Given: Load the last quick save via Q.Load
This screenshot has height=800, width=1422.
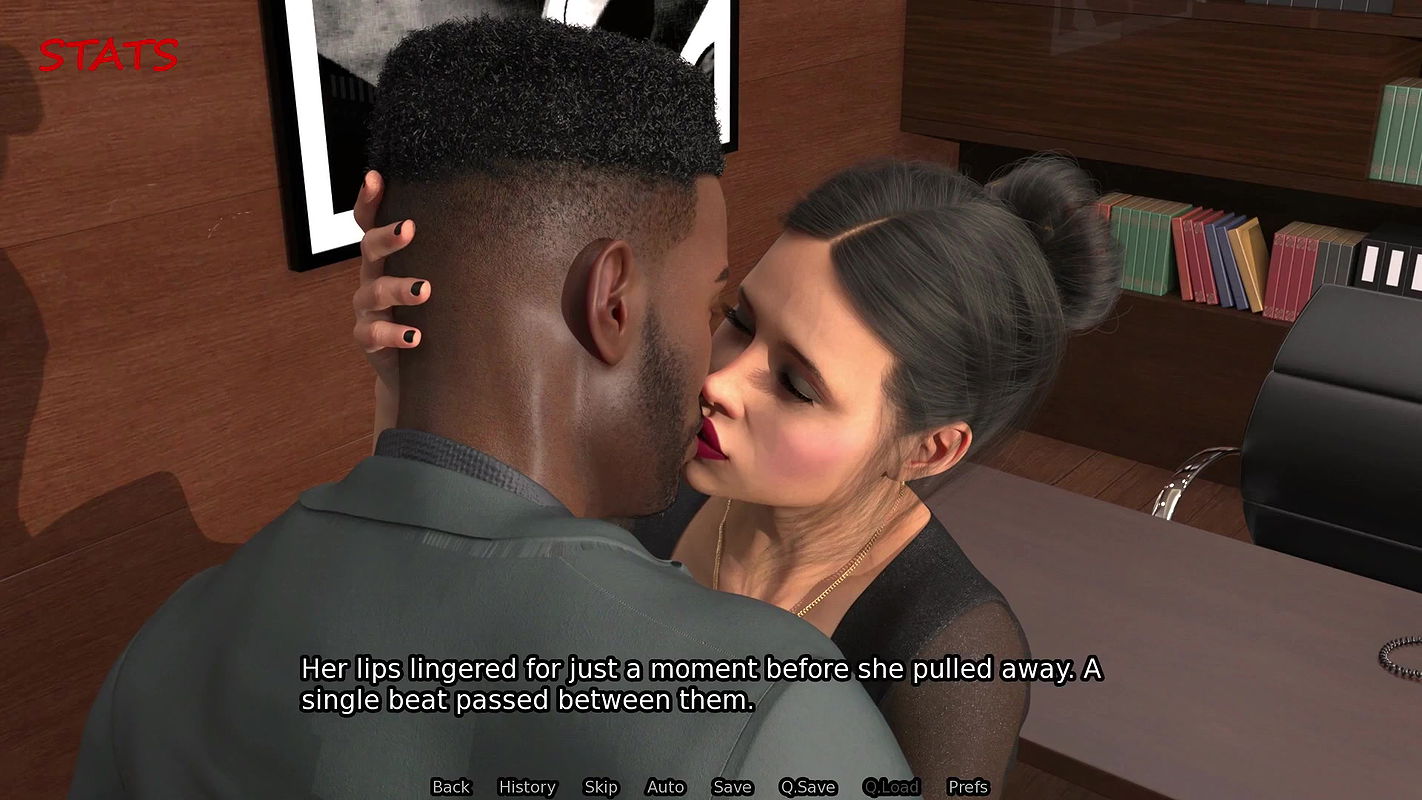Looking at the screenshot, I should pos(891,787).
